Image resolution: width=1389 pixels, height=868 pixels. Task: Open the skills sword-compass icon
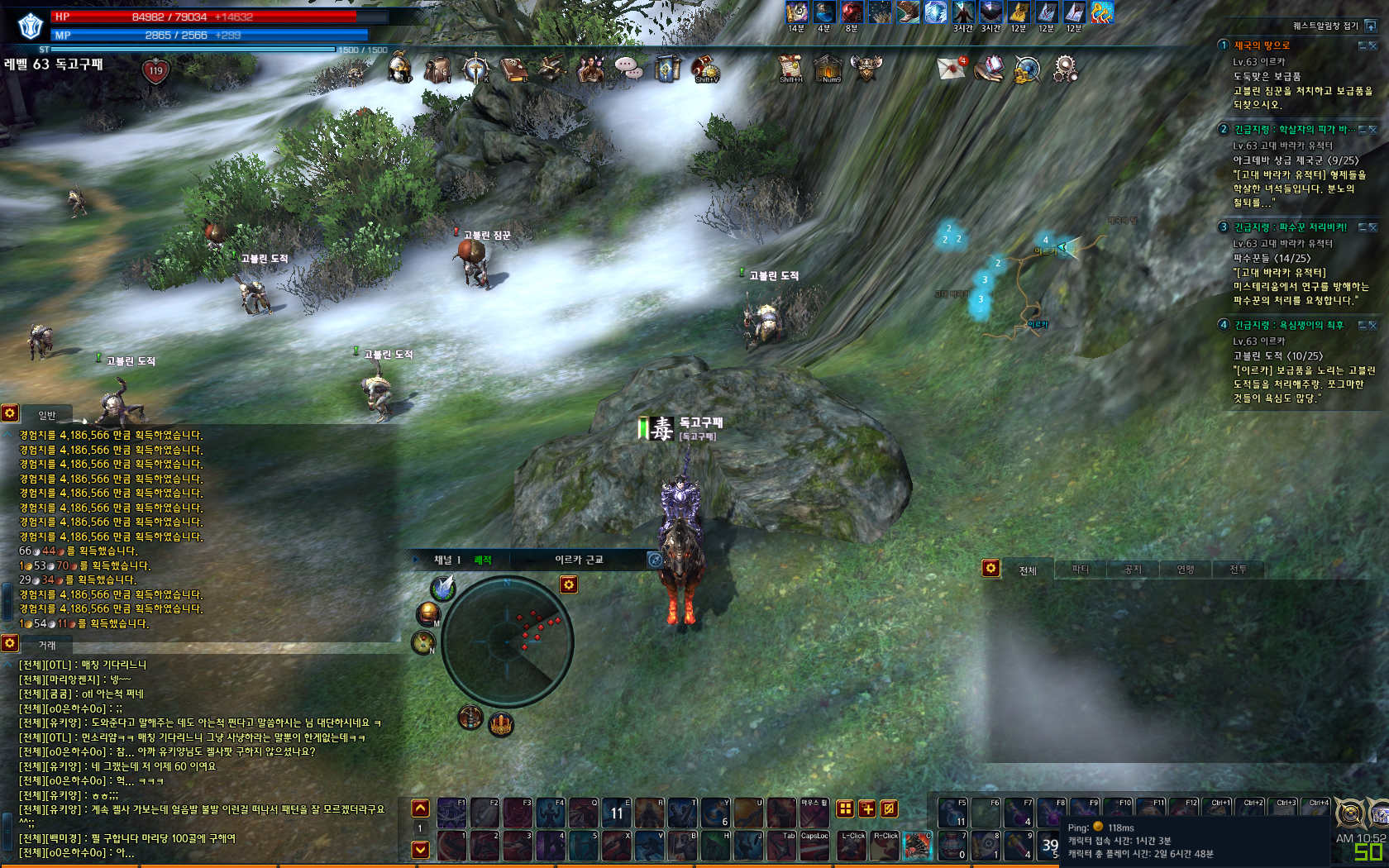click(475, 69)
